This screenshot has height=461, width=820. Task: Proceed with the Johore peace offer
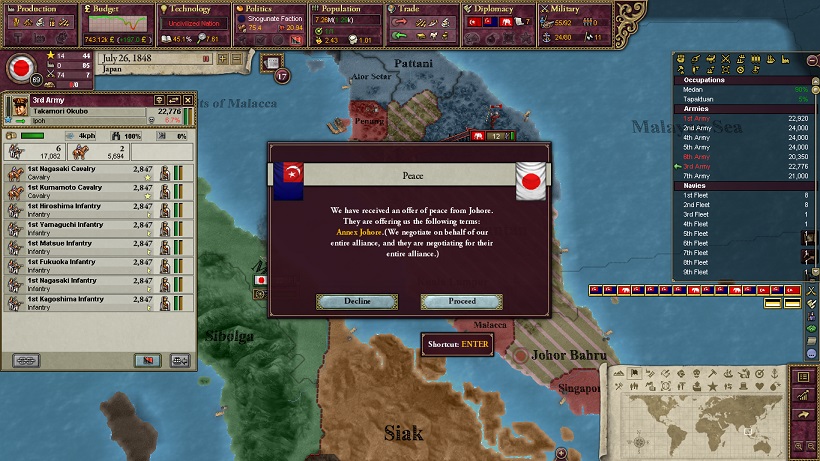(x=462, y=301)
